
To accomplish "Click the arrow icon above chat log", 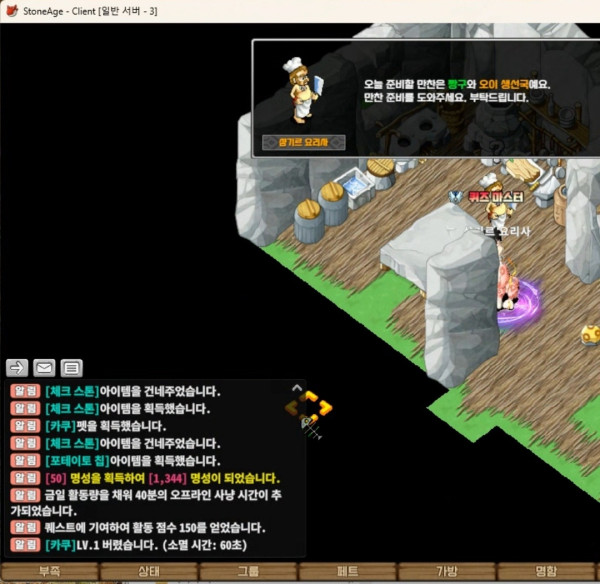I will coord(17,366).
